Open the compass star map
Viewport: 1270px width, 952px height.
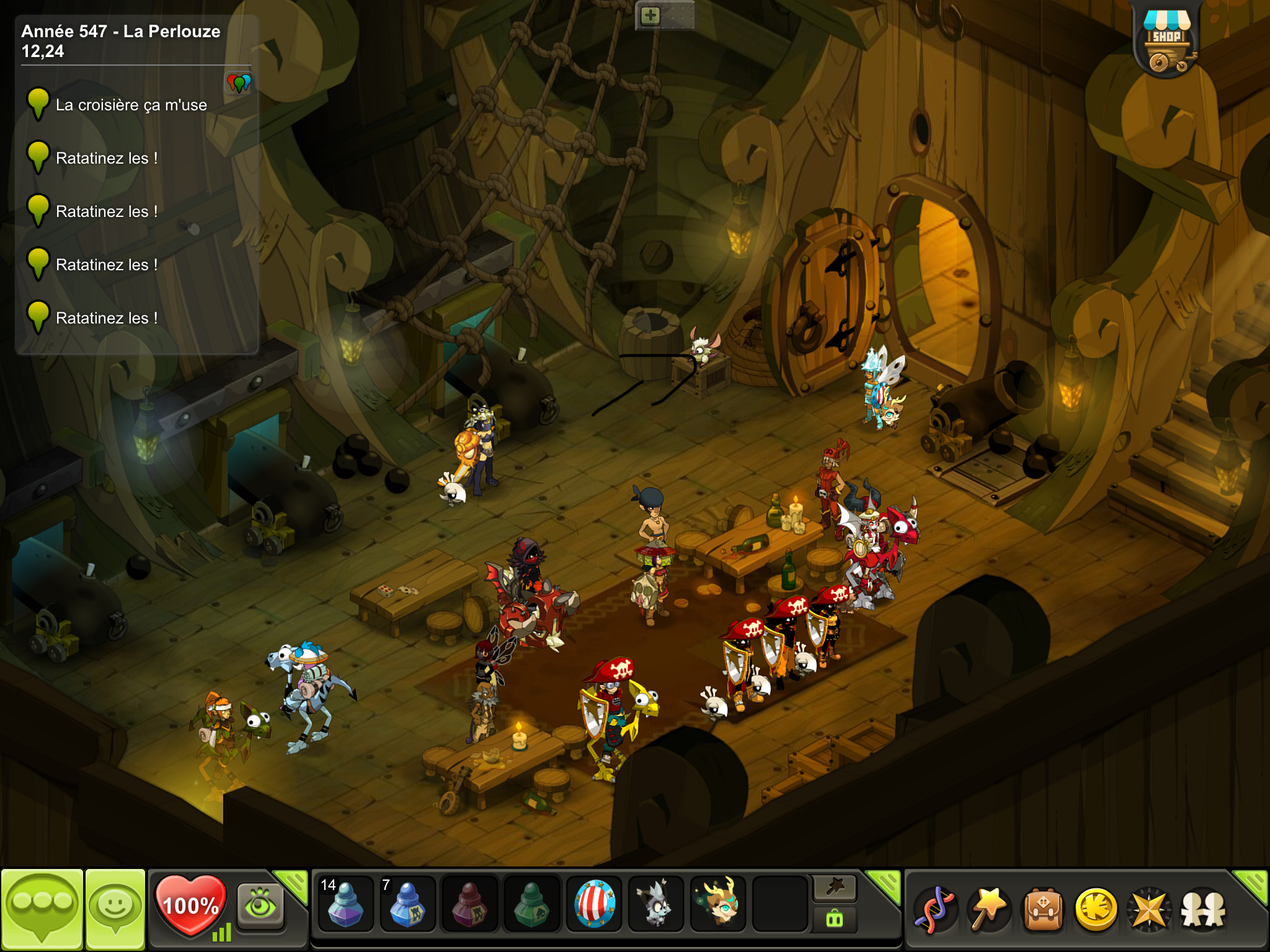point(1150,909)
